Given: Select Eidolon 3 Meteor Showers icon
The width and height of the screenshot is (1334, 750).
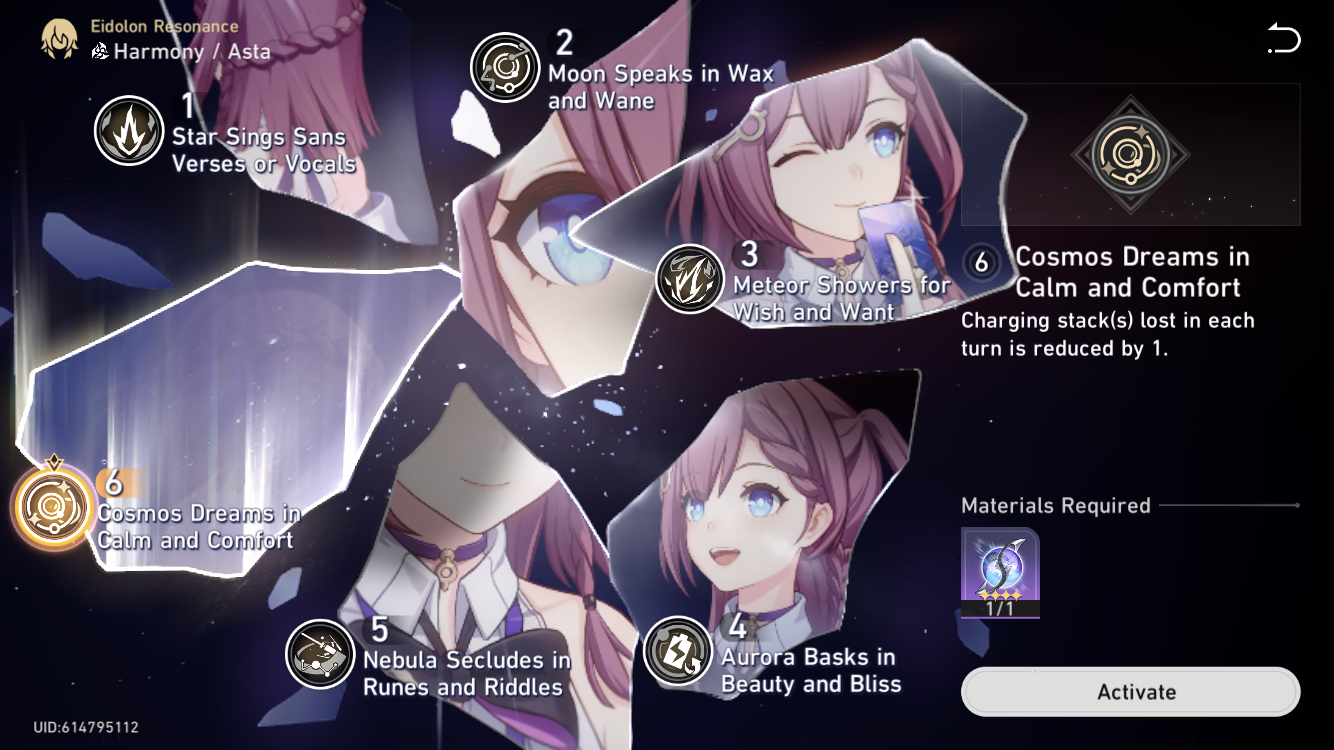Looking at the screenshot, I should (x=690, y=280).
